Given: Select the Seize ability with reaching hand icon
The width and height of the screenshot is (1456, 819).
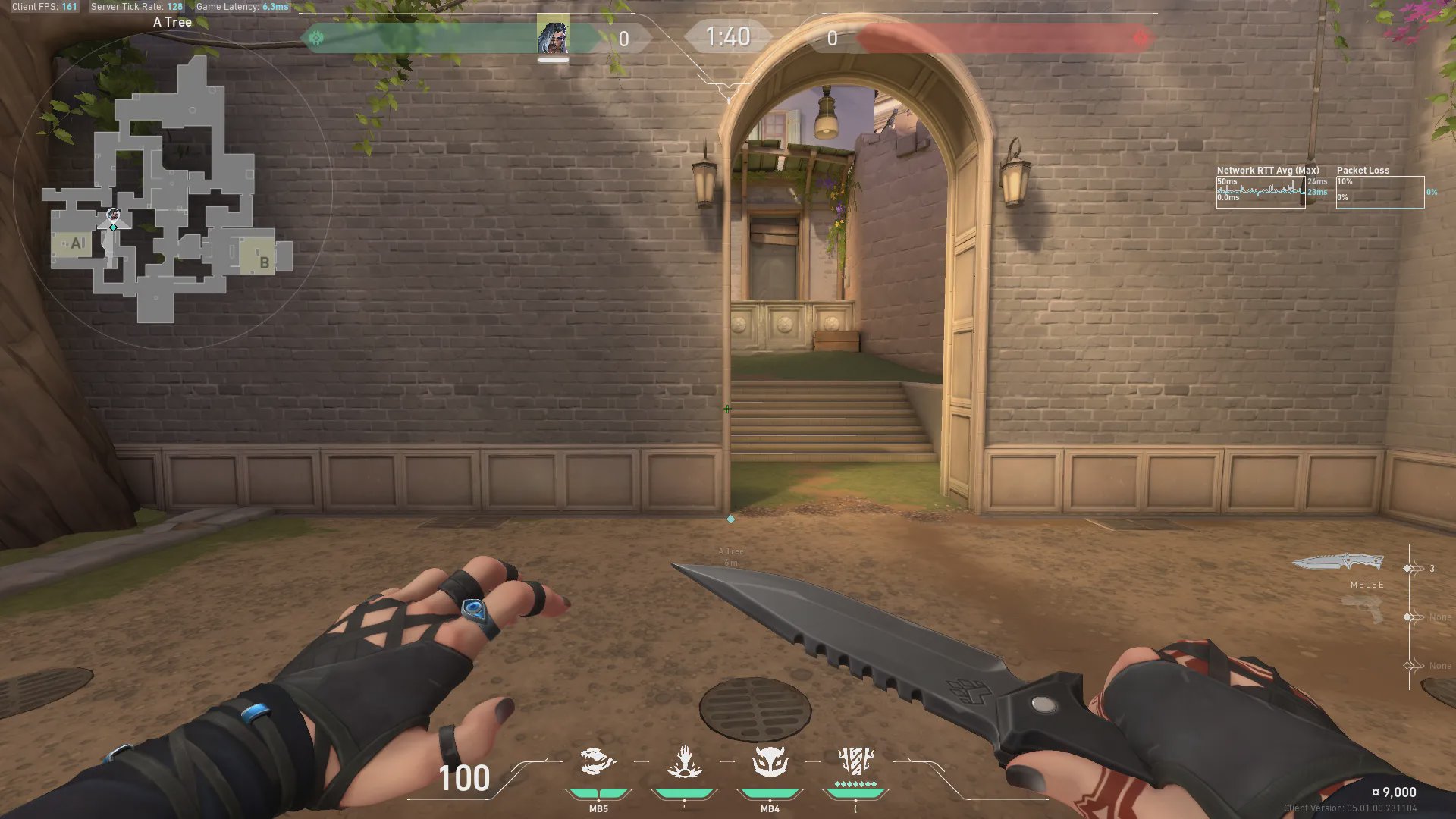Looking at the screenshot, I should [x=684, y=761].
